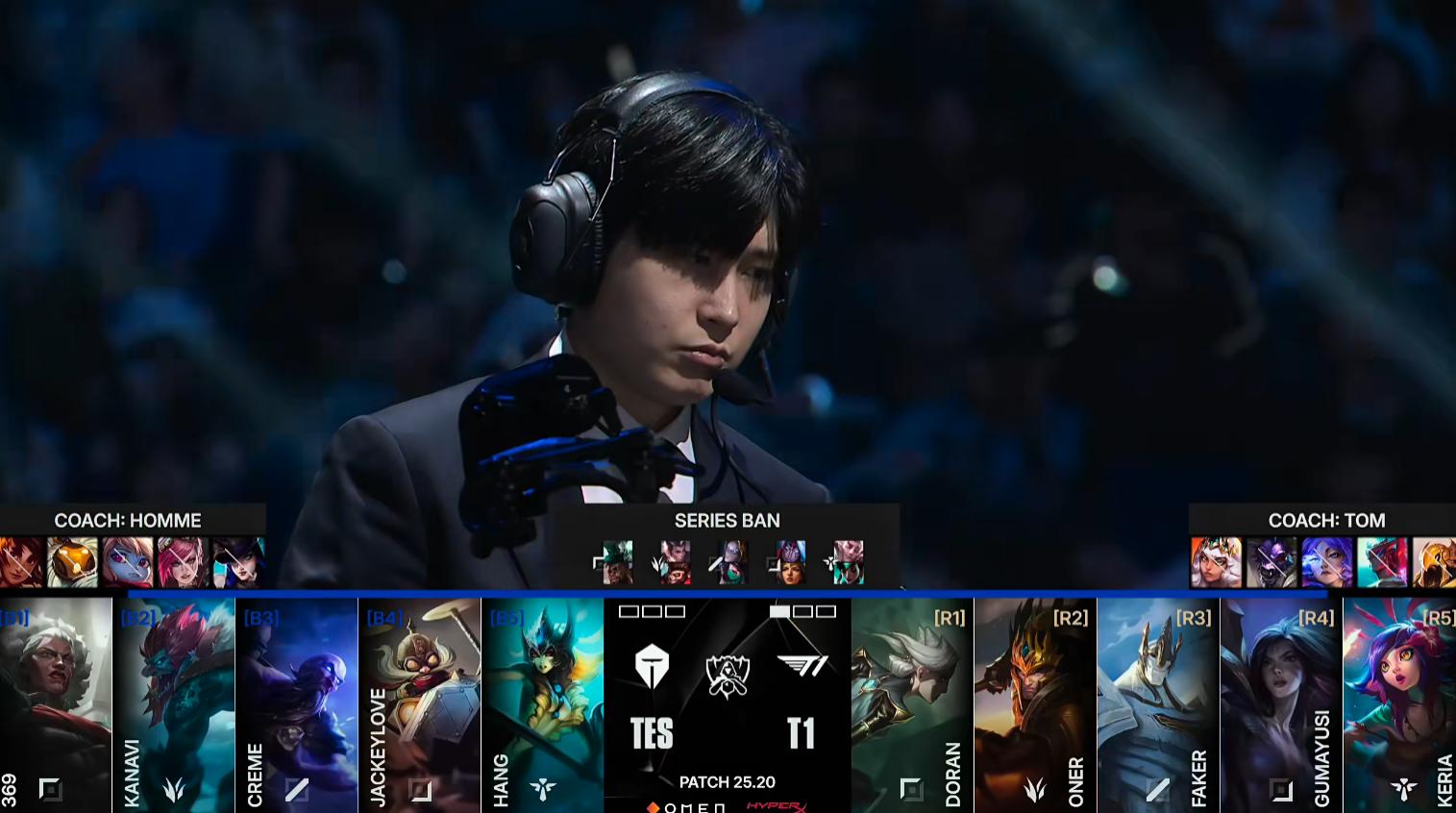Click the T1 team logo
Screen dimensions: 1456x813
pyautogui.click(x=802, y=666)
